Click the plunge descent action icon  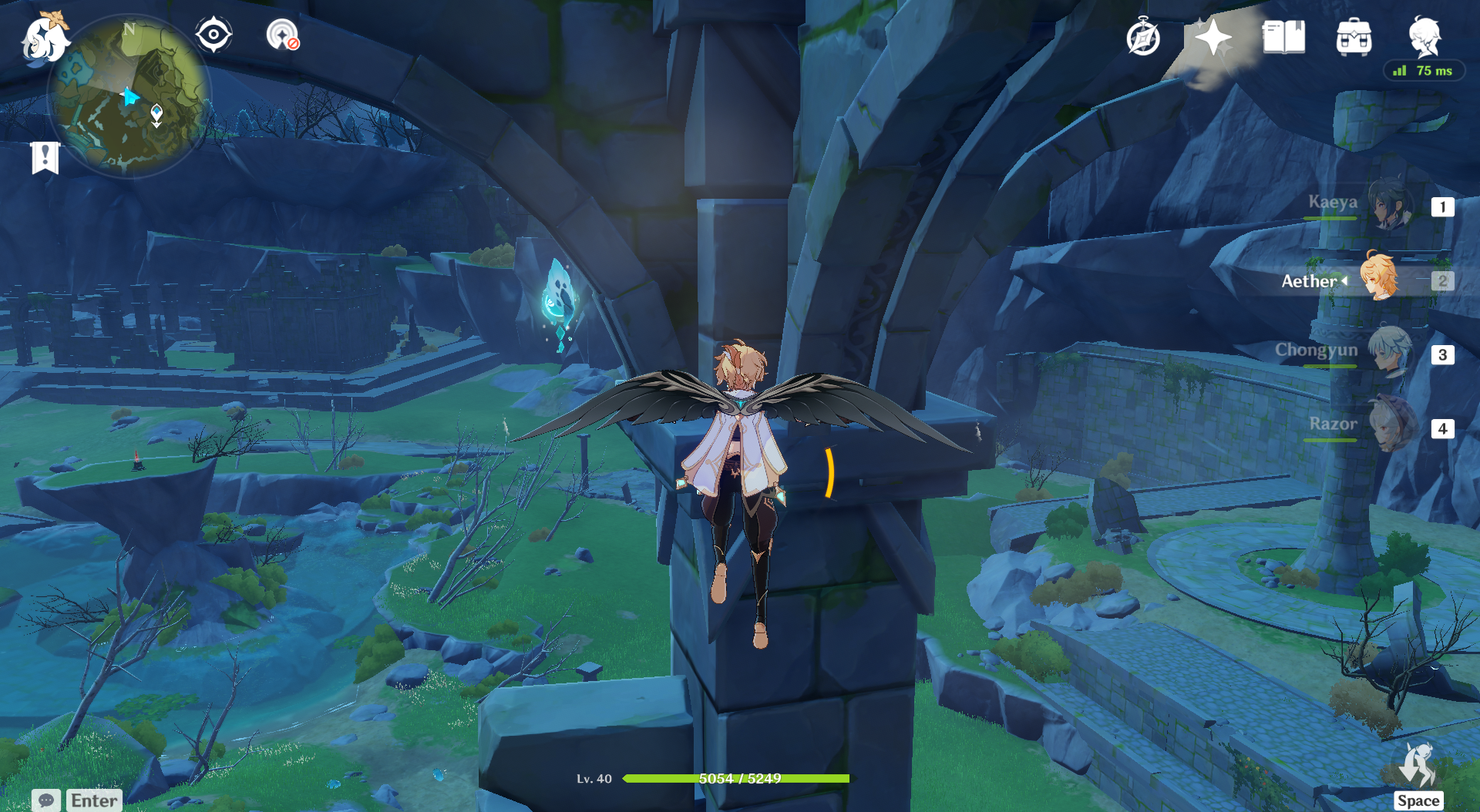click(1418, 765)
